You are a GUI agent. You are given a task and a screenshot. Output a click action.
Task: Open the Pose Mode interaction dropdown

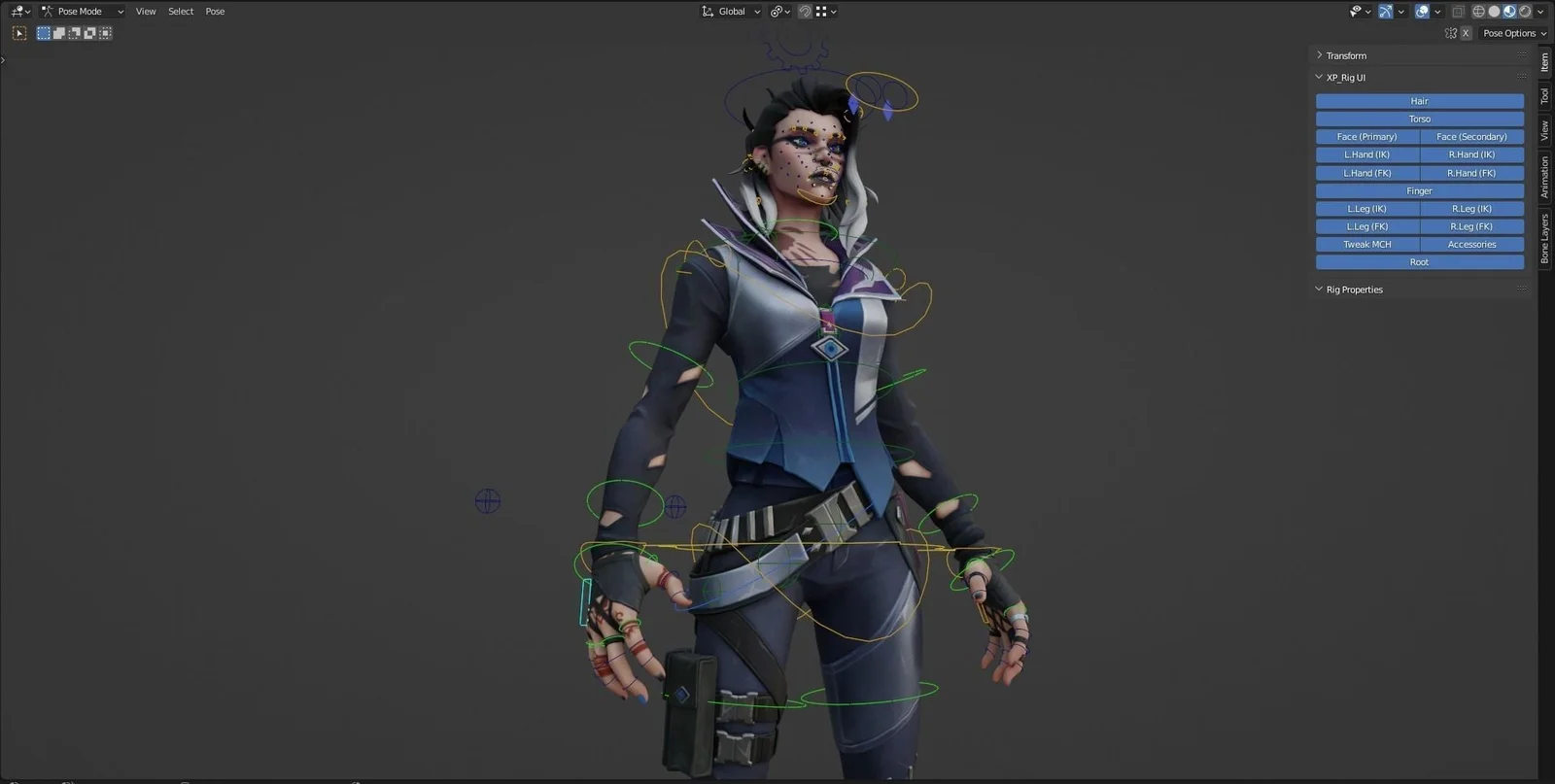(83, 11)
